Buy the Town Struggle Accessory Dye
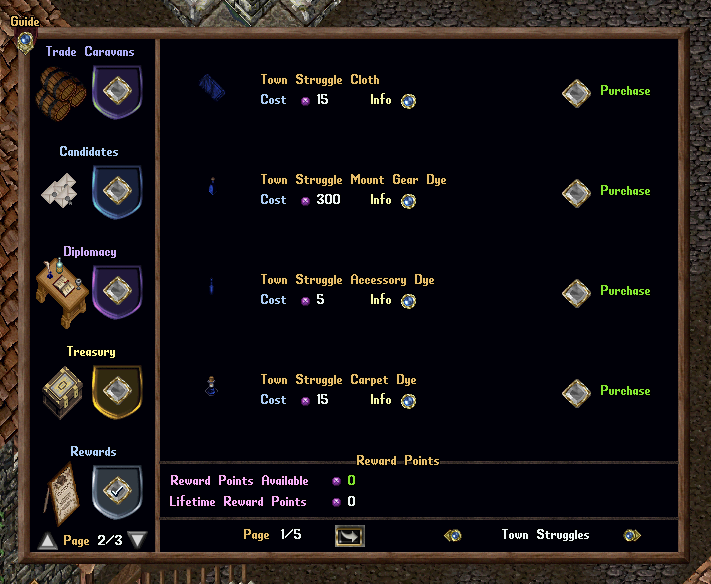This screenshot has width=711, height=584. coord(576,292)
